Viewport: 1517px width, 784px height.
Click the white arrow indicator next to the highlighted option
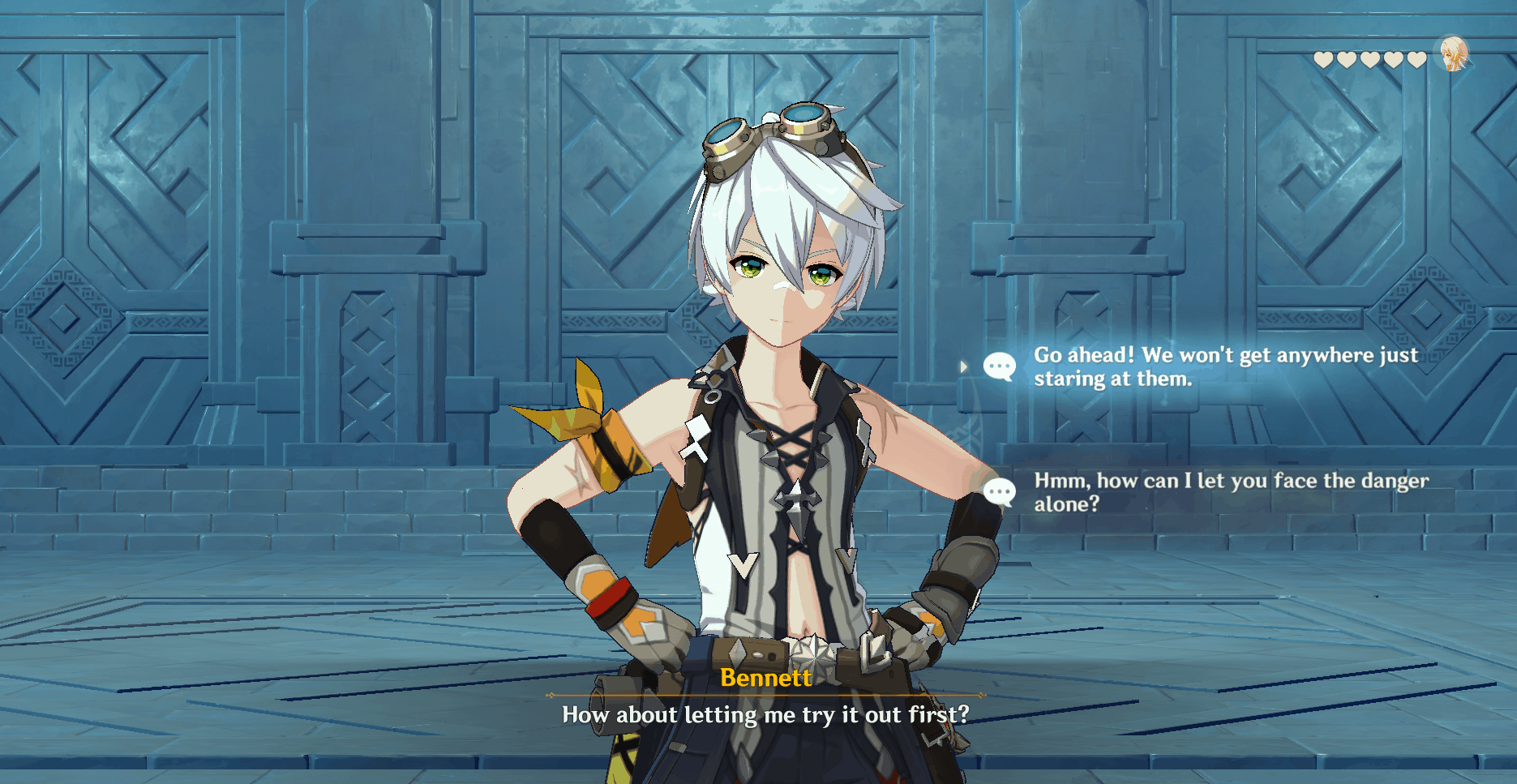coord(965,366)
